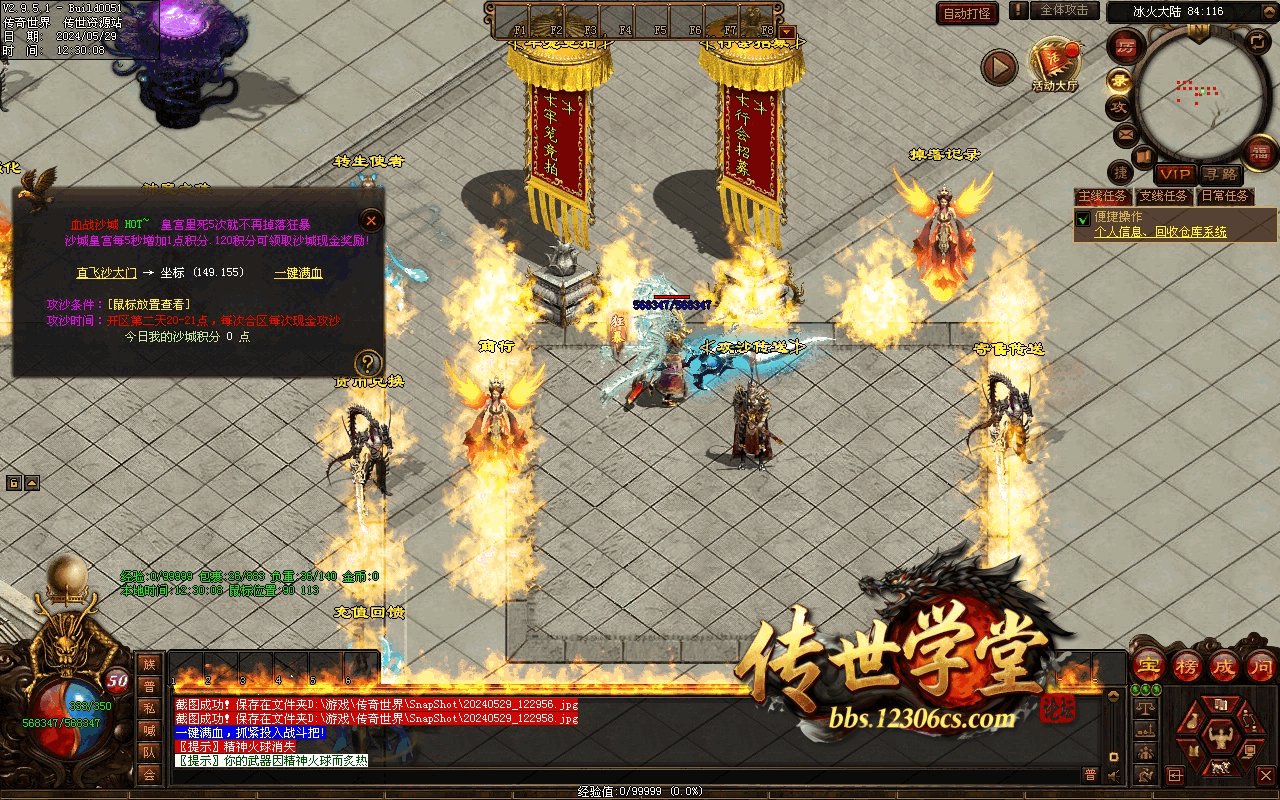The image size is (1280, 800).
Task: Use the 一键满血 full-heal link
Action: (298, 272)
